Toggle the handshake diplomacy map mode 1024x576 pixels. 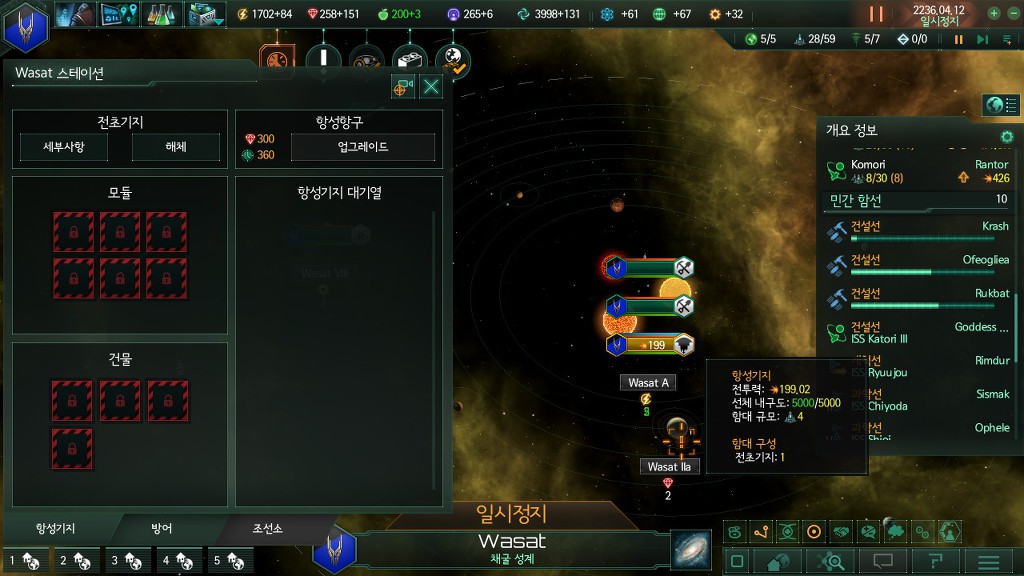(841, 532)
